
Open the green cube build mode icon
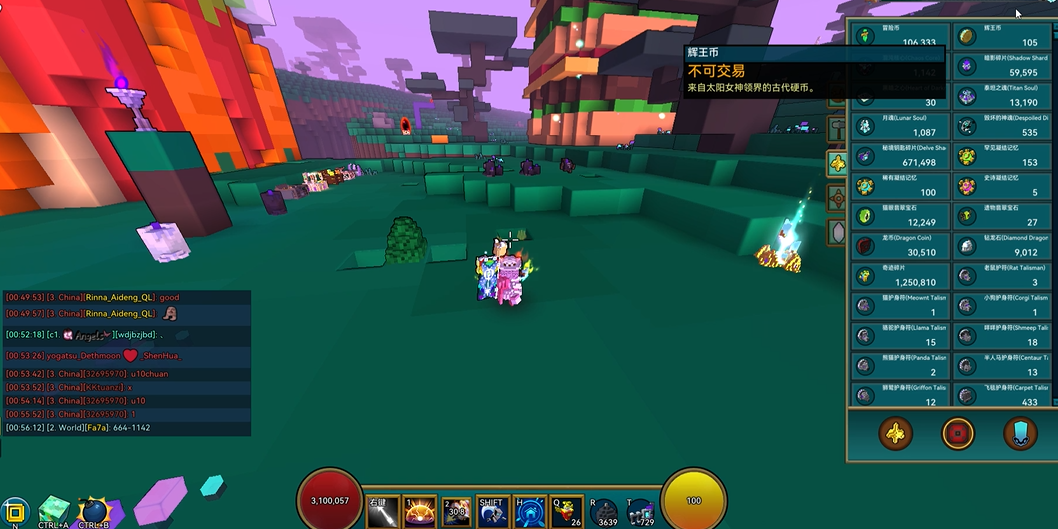point(53,510)
